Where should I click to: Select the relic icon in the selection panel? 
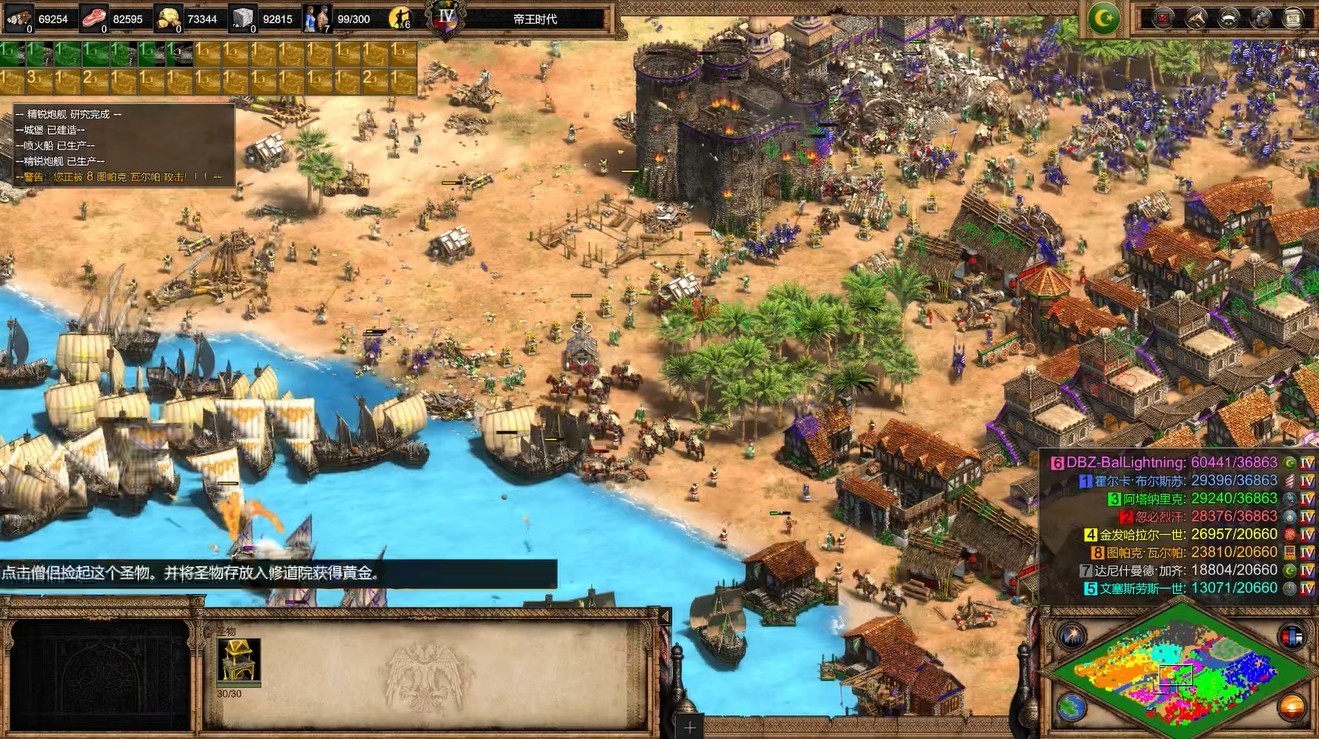[x=239, y=661]
